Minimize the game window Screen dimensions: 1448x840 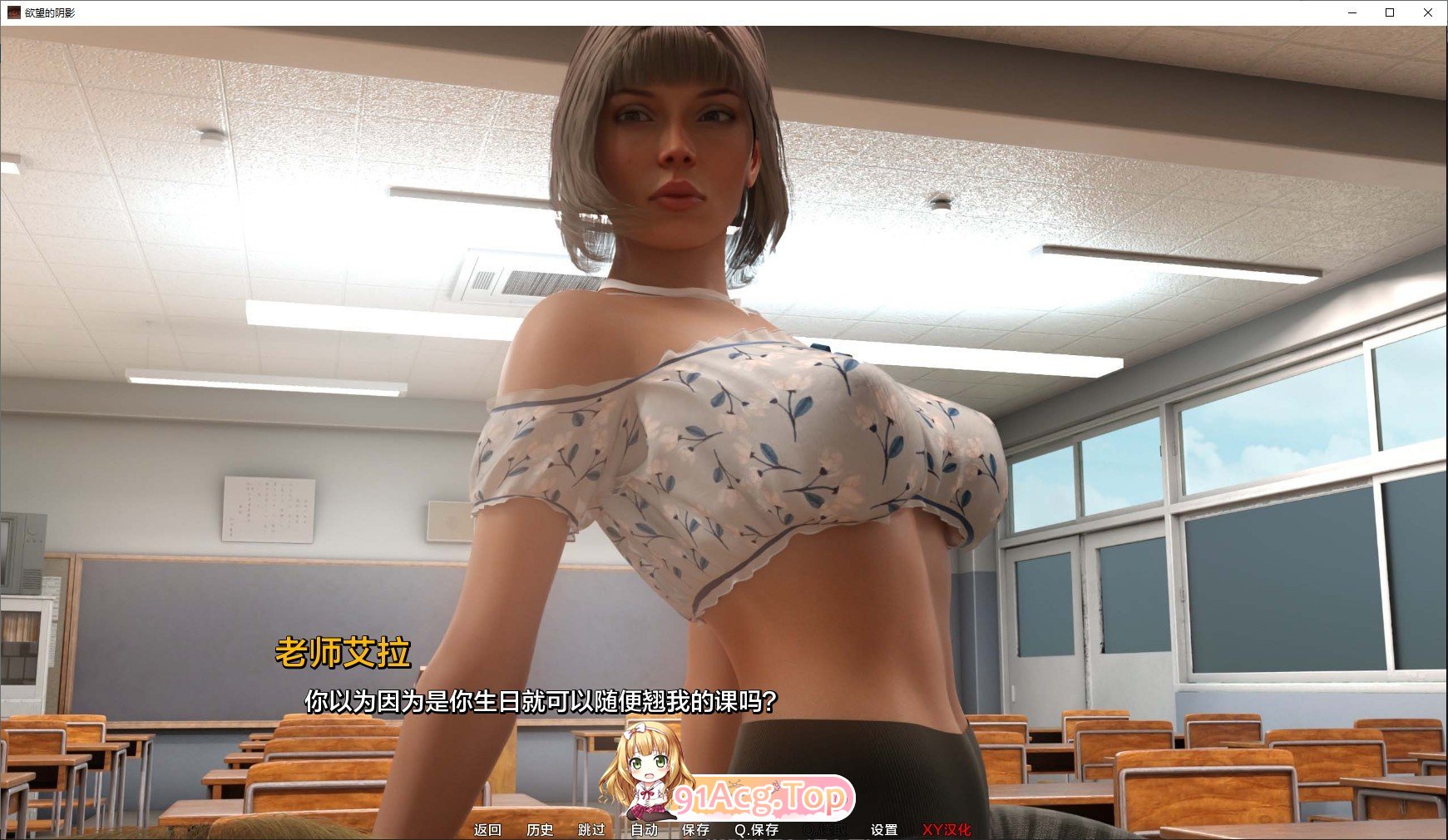(1352, 12)
